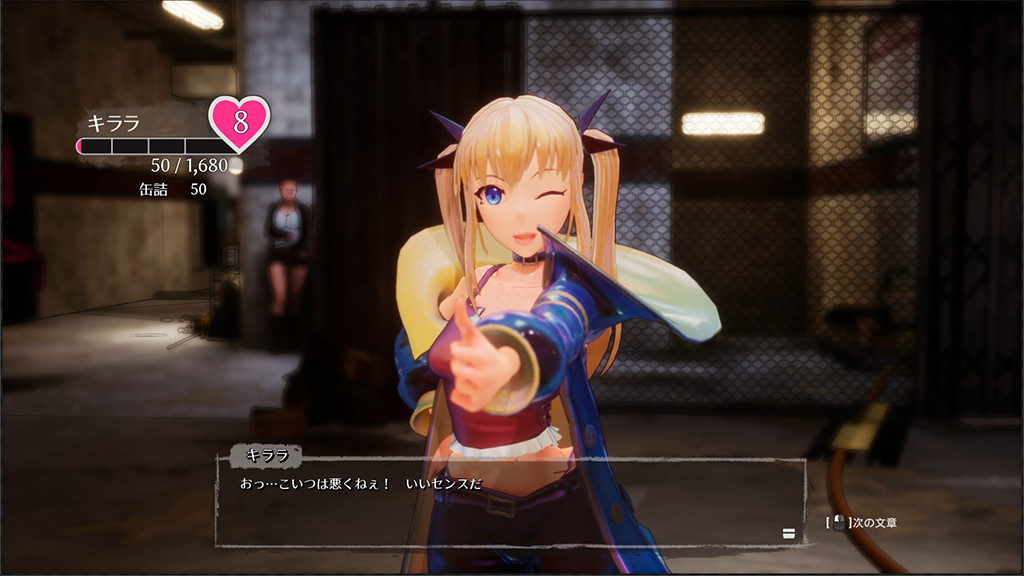1024x576 pixels.
Task: Click the text-advance indicator in the dialogue box
Action: [788, 533]
